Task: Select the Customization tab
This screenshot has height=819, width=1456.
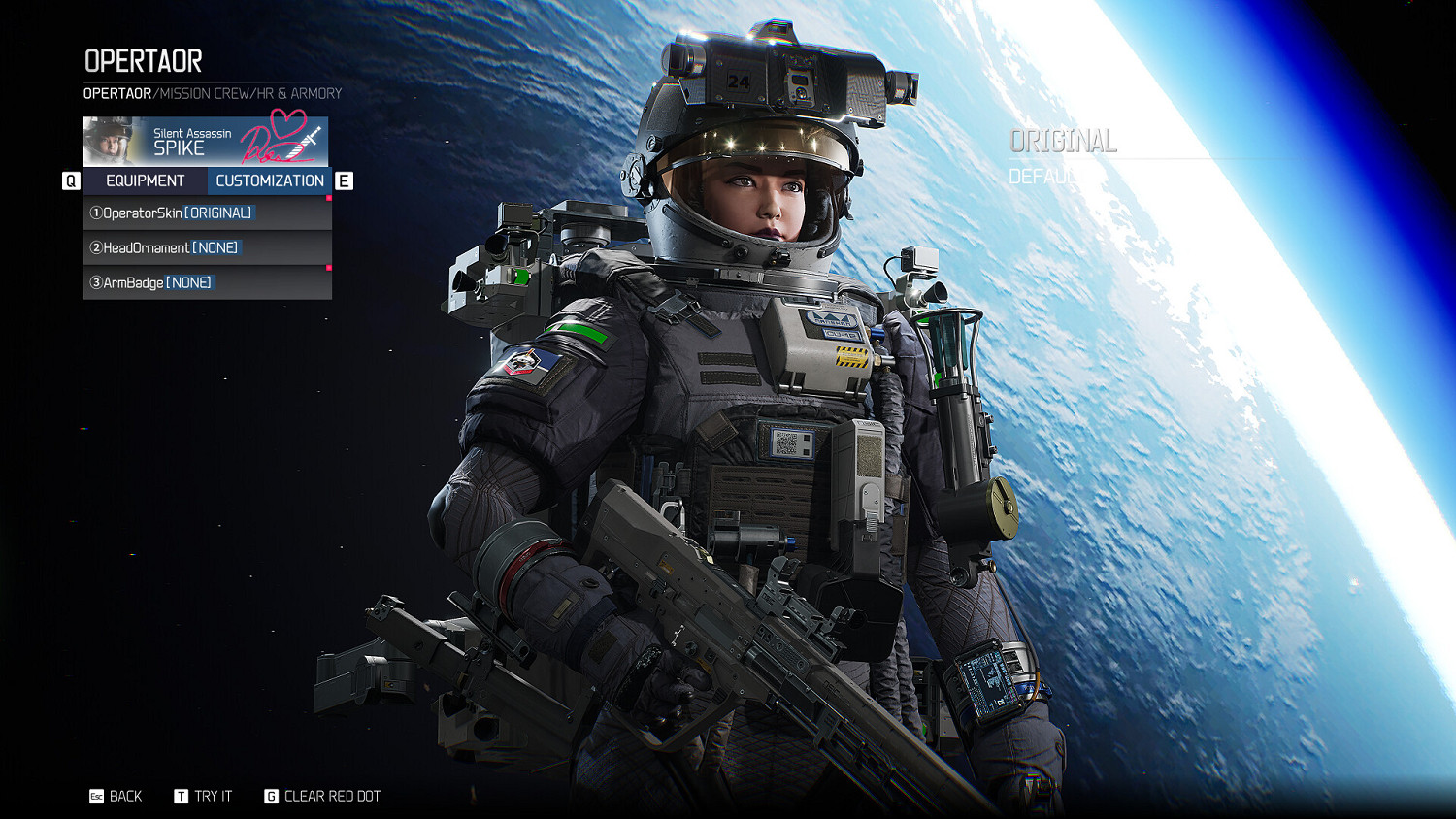Action: 271,180
